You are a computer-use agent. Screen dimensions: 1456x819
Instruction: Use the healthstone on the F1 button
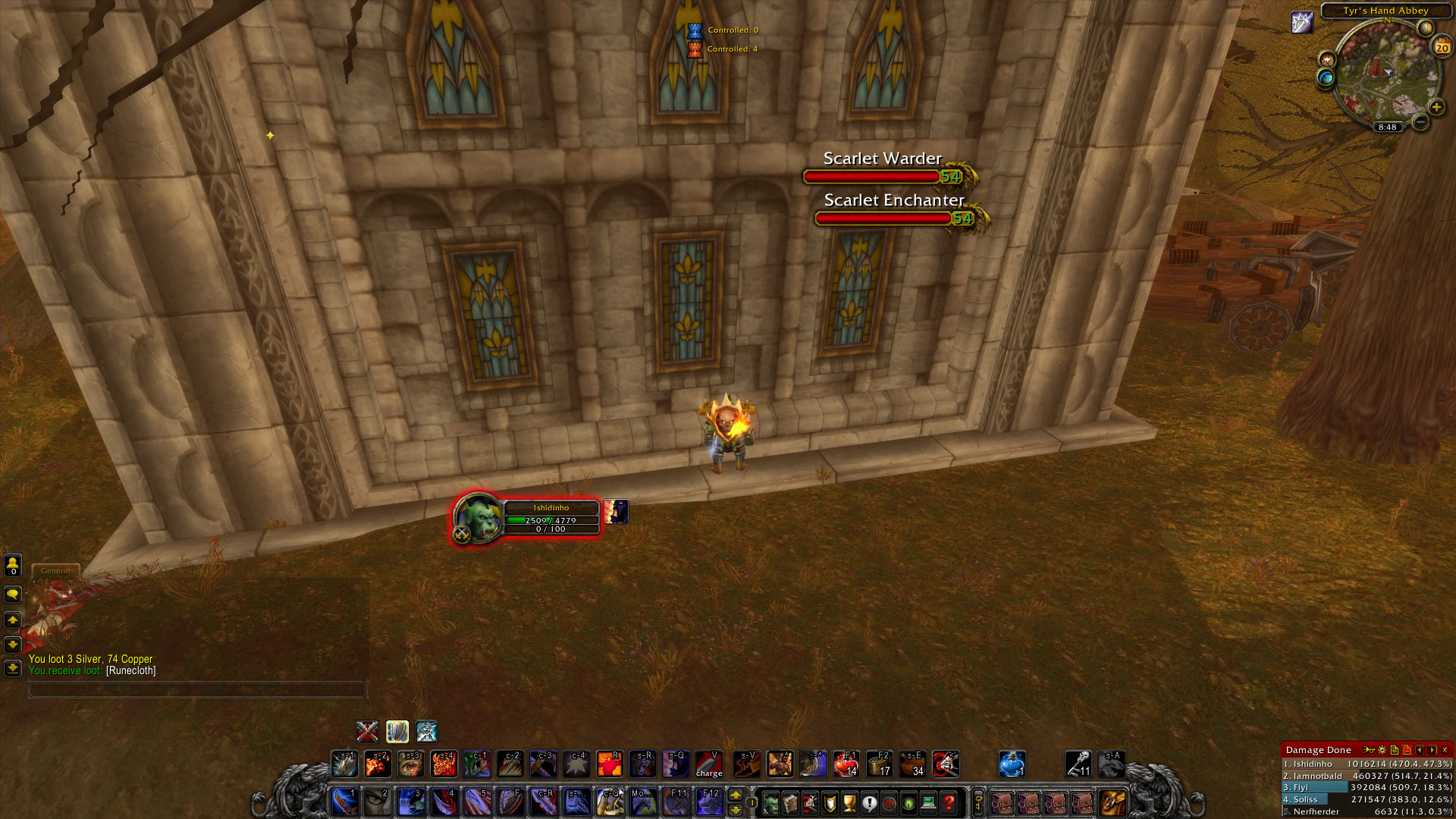(847, 762)
